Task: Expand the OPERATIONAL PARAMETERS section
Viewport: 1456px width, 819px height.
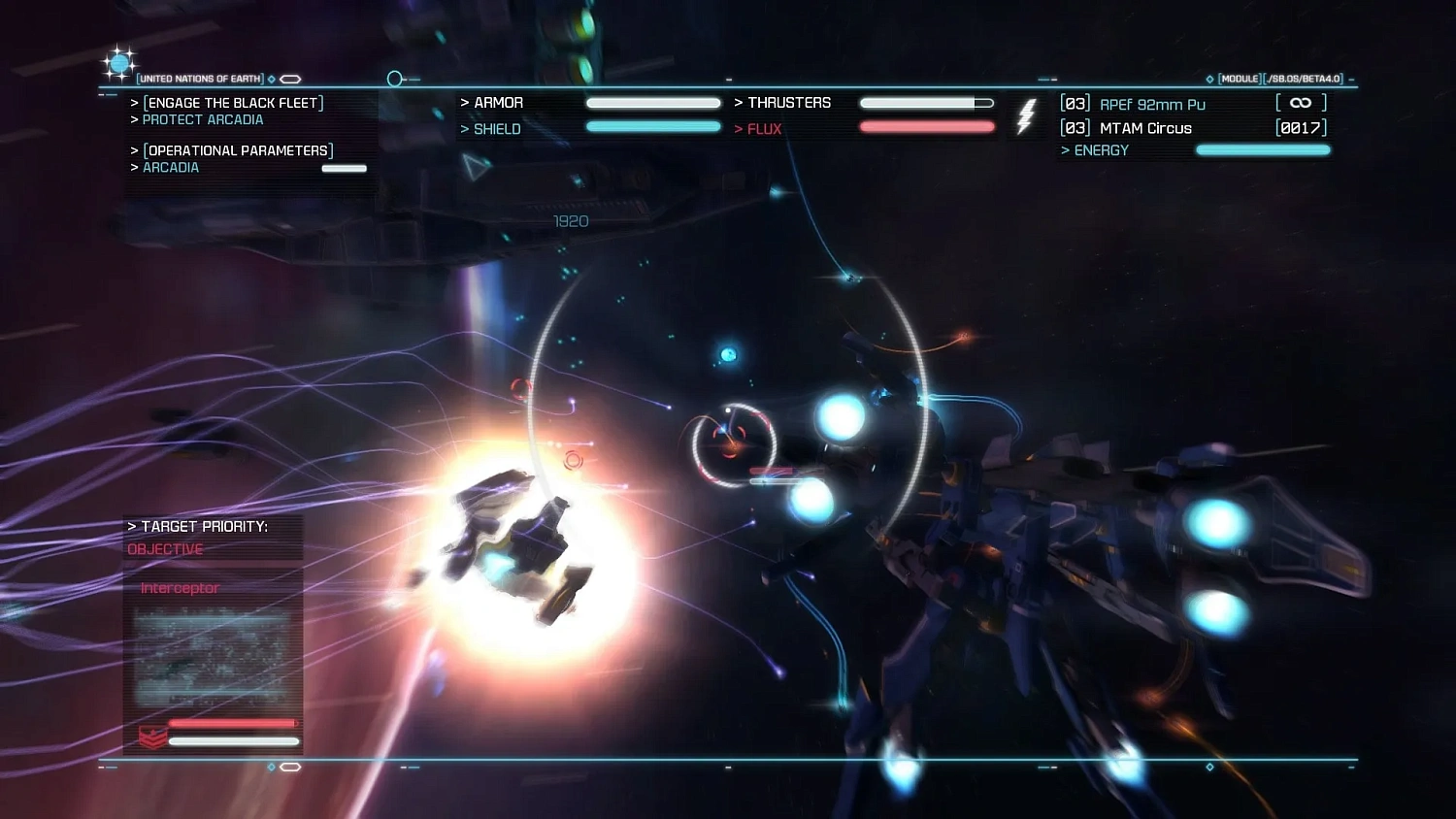Action: point(238,150)
